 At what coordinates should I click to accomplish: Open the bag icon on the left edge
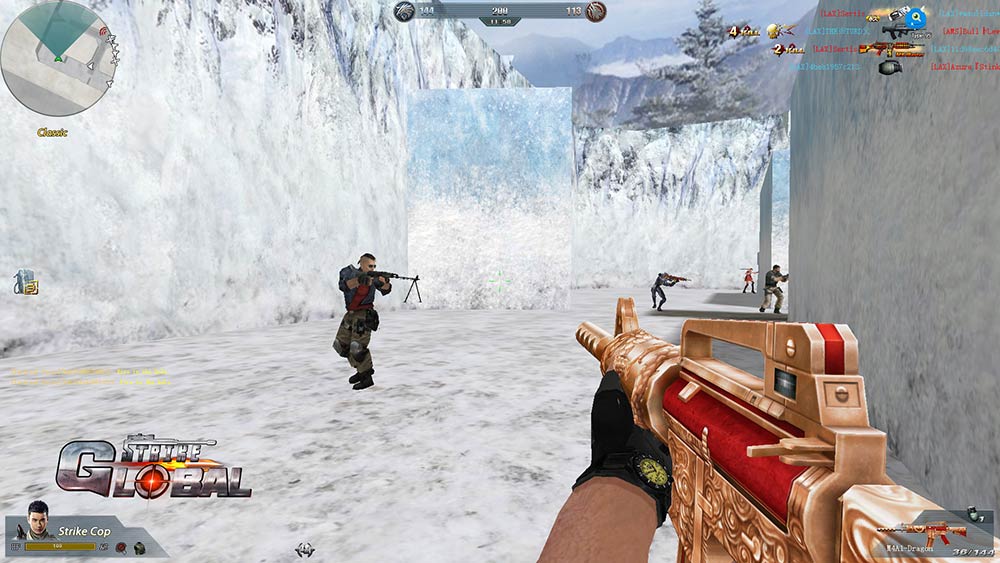[25, 282]
